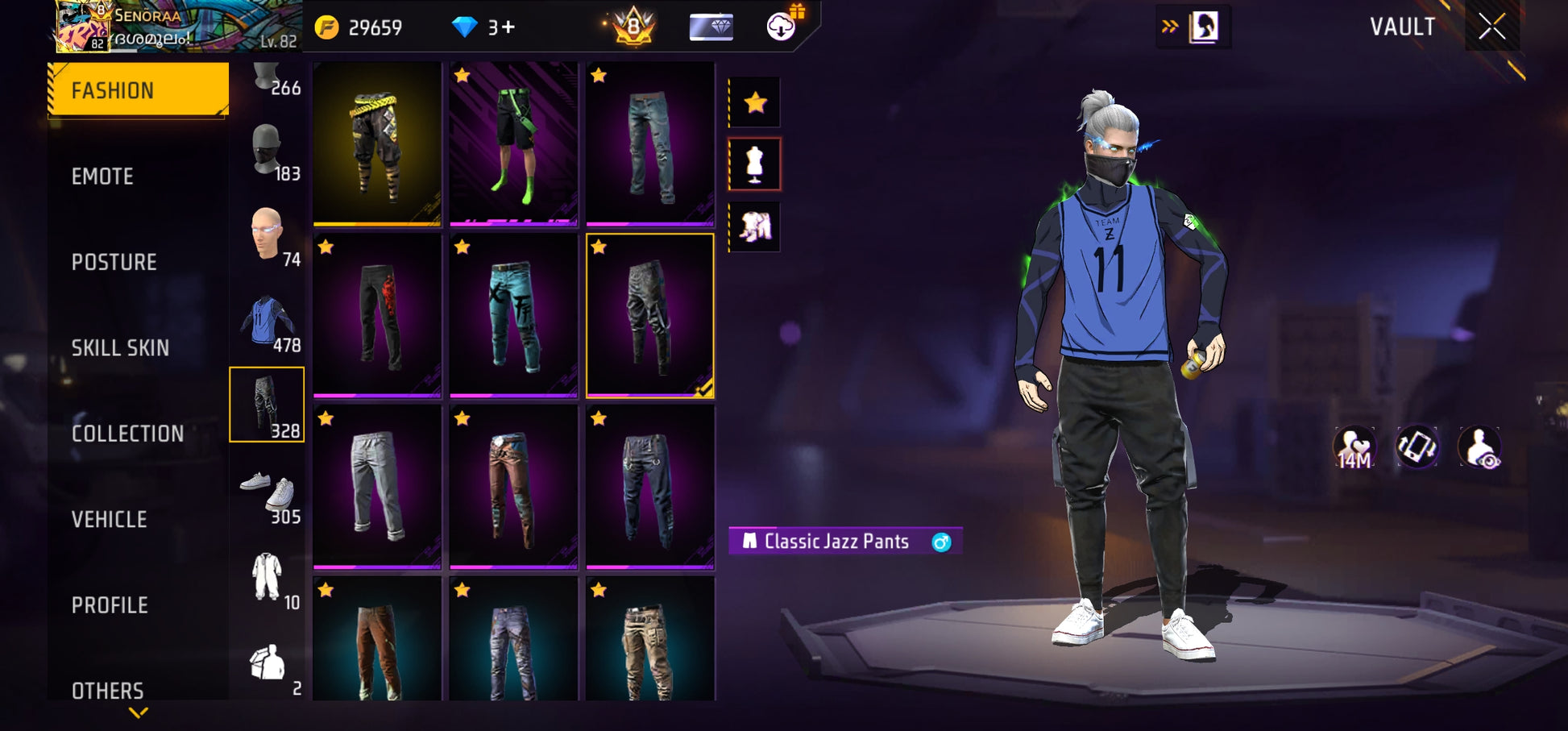Pick the yellow and black pants item
Image resolution: width=1568 pixels, height=731 pixels.
coord(377,143)
